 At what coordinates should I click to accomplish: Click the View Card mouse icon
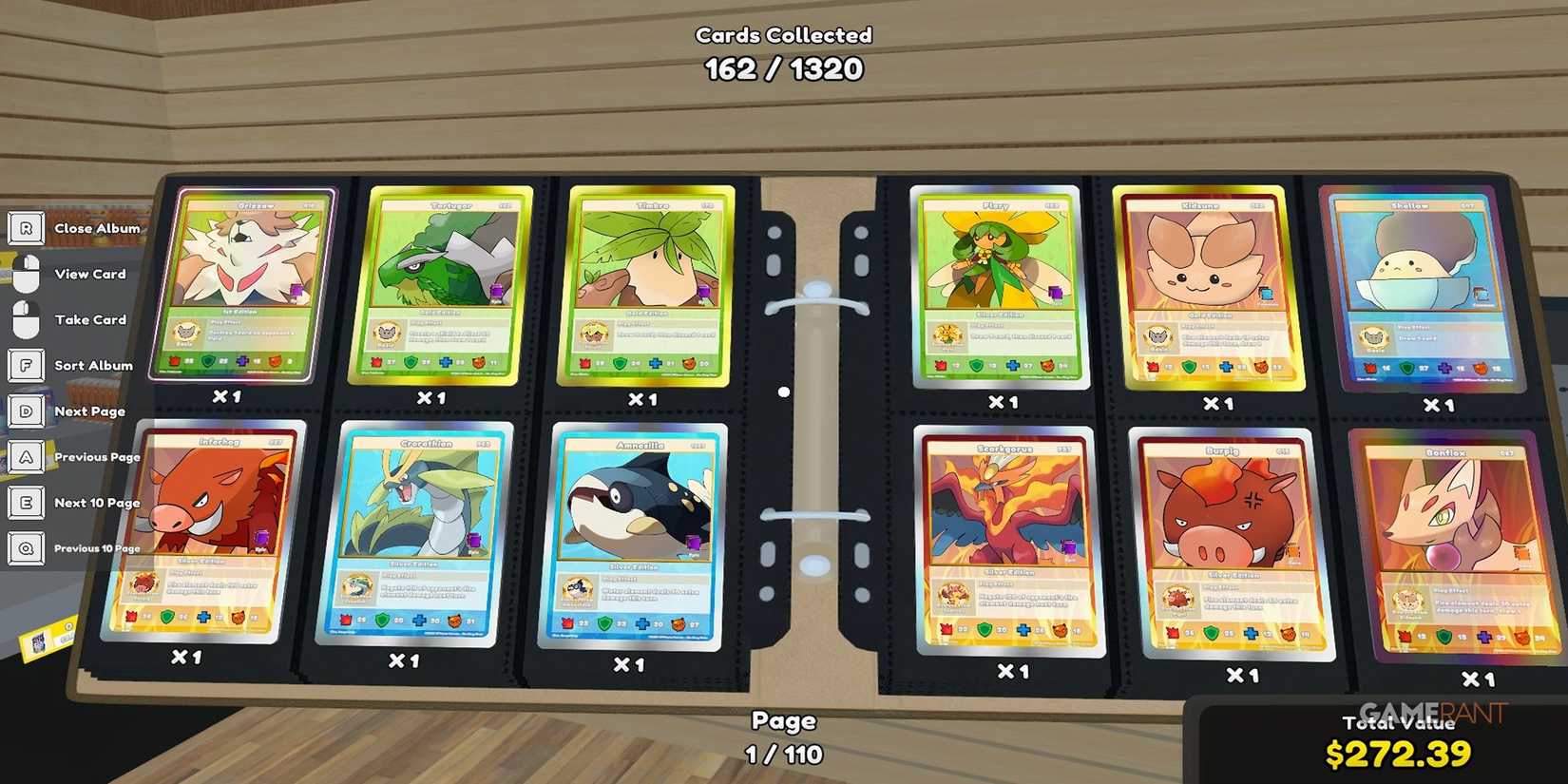27,273
